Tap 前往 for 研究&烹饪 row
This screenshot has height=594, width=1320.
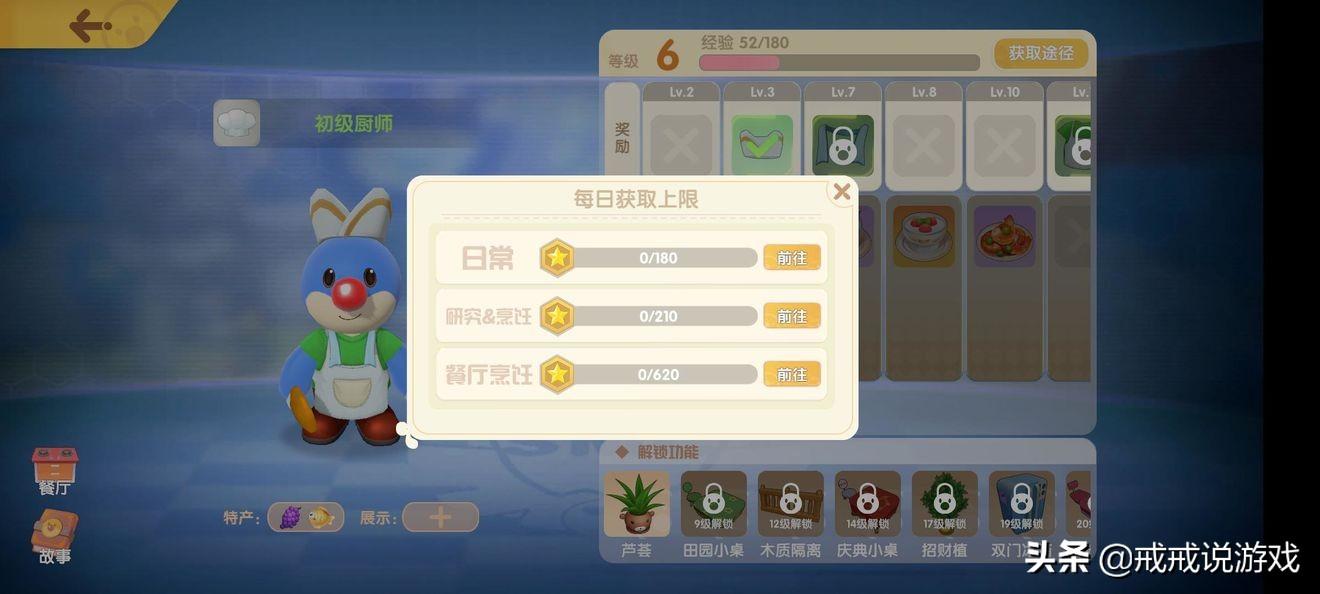pos(791,316)
